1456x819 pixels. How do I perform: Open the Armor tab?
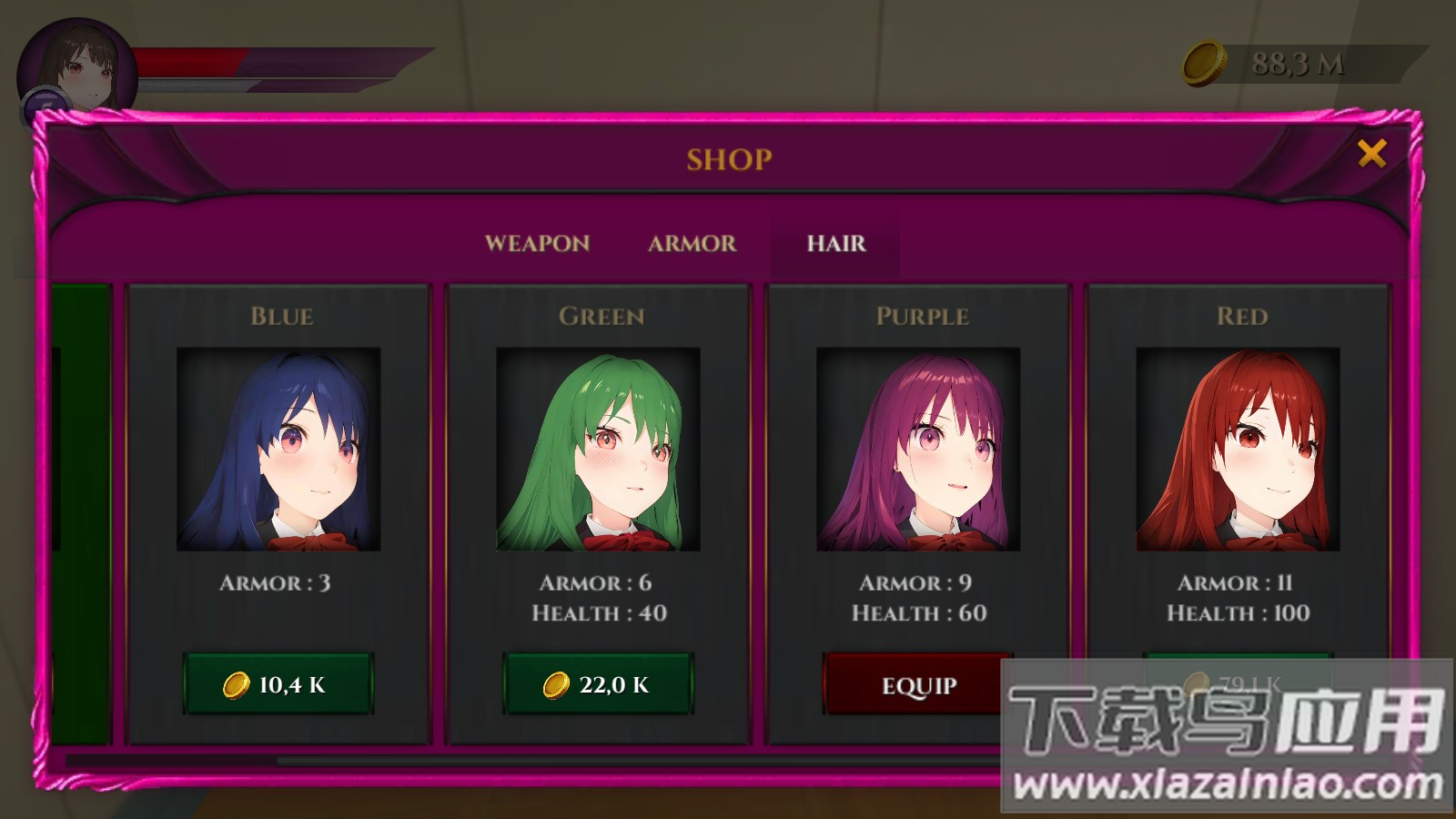click(x=692, y=244)
